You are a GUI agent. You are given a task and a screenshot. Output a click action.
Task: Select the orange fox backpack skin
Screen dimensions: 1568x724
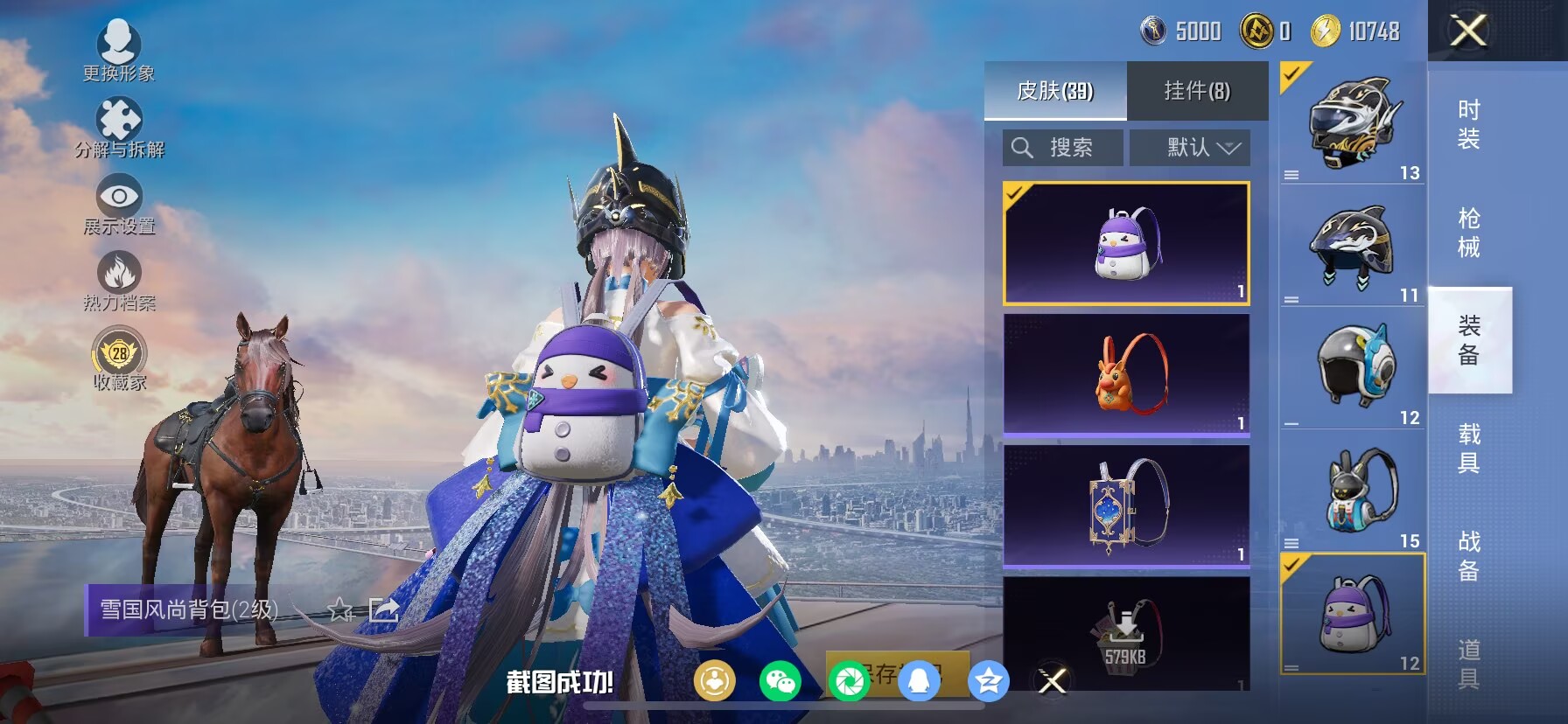[x=1126, y=374]
